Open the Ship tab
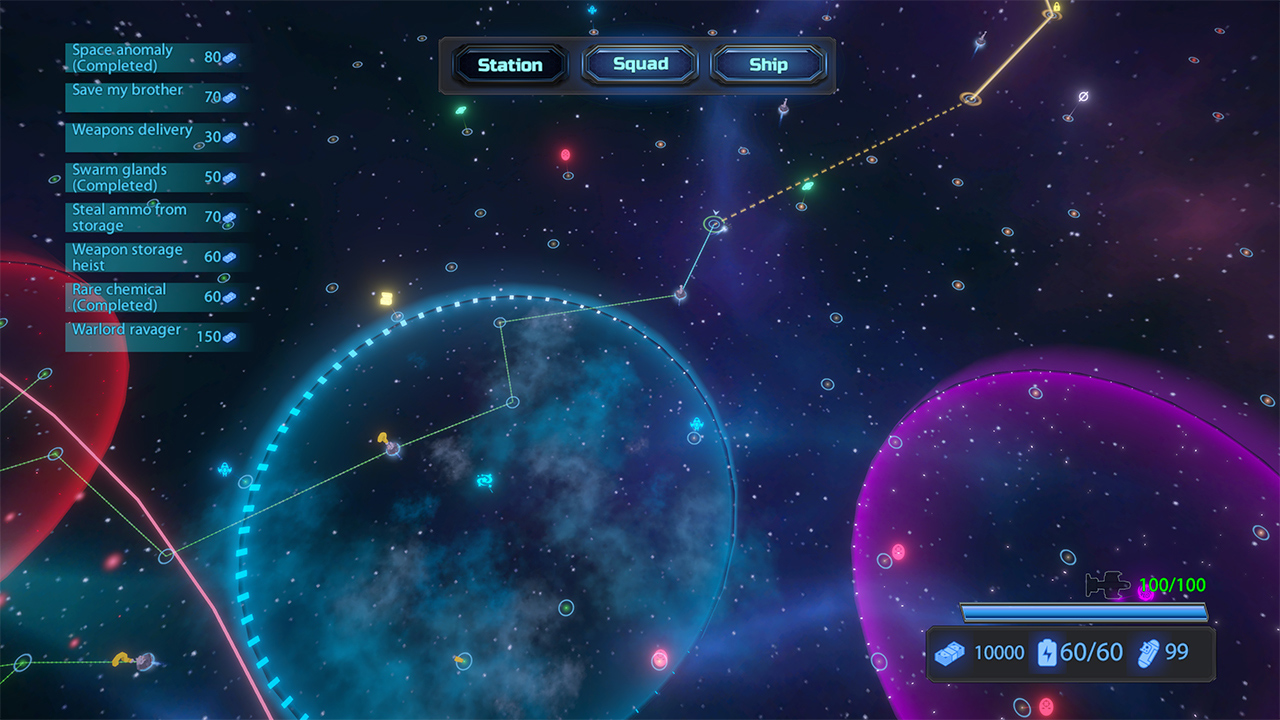This screenshot has height=720, width=1280. (x=768, y=64)
